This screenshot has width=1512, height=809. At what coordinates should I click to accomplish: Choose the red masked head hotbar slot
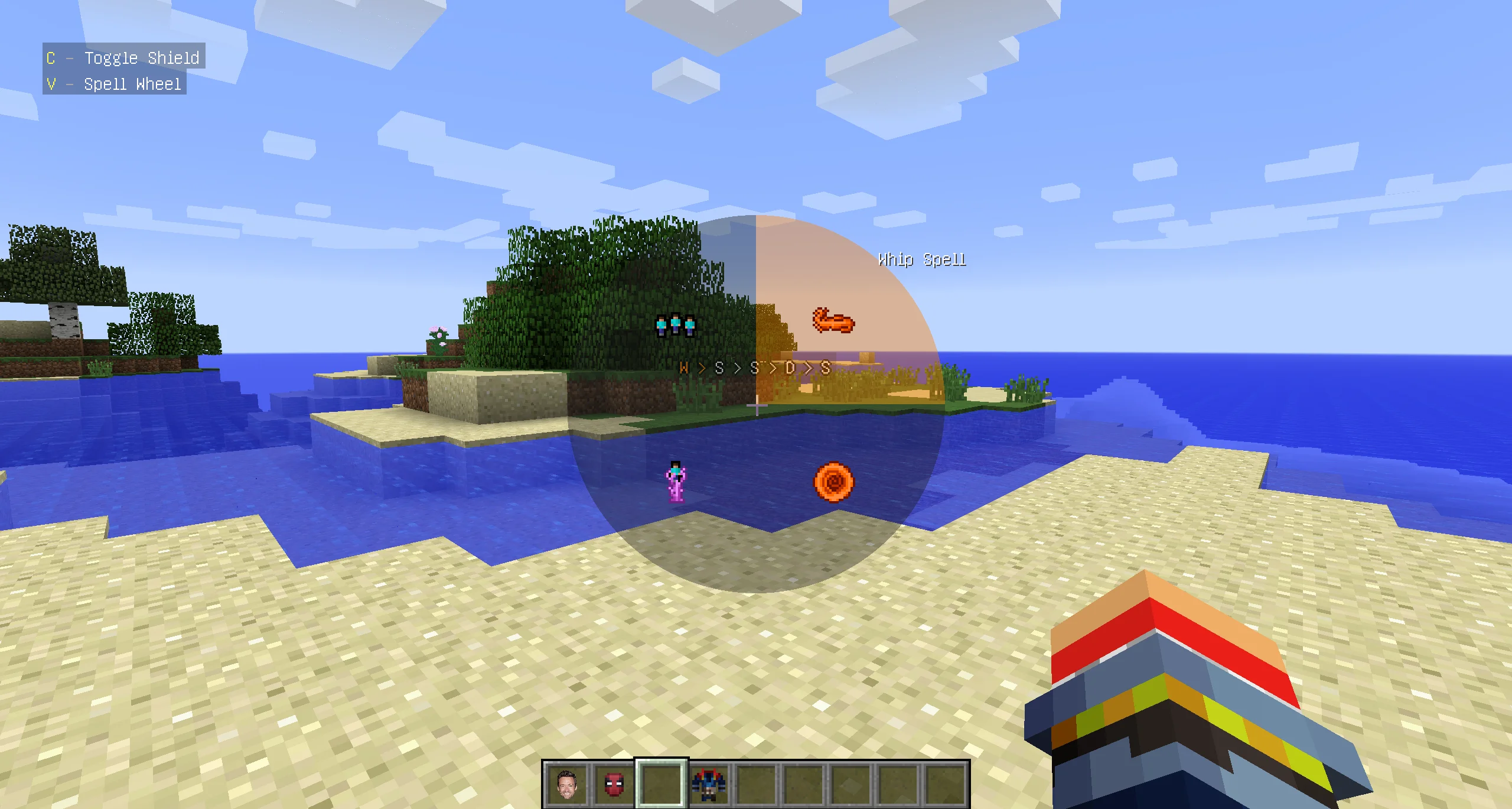coord(614,784)
